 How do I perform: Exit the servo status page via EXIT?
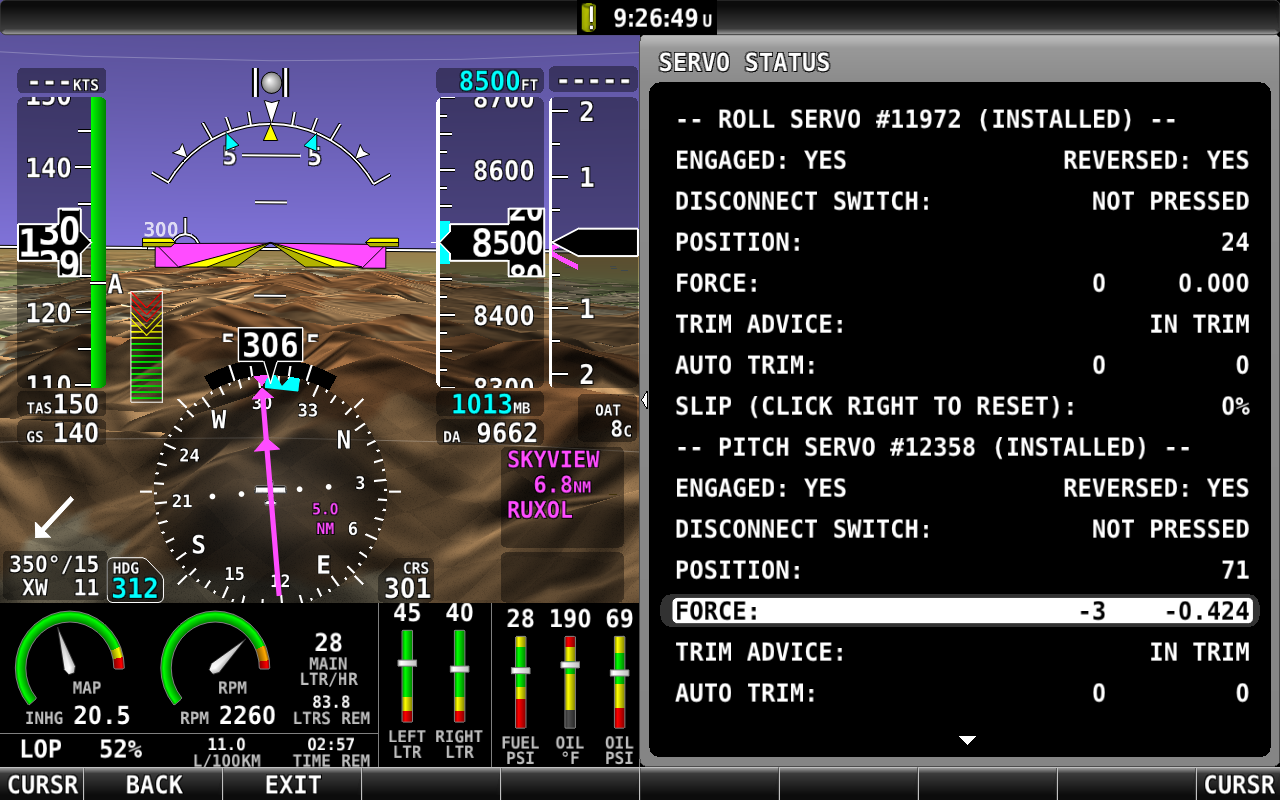292,785
